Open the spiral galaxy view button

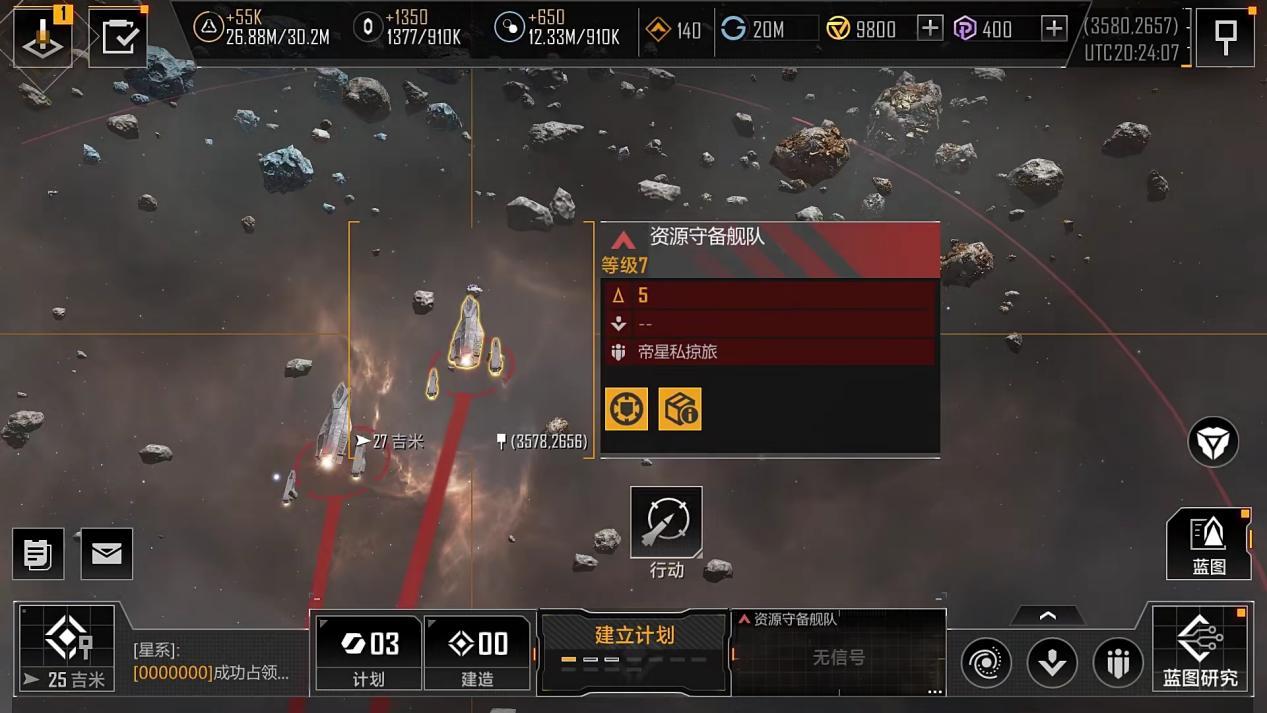click(986, 662)
